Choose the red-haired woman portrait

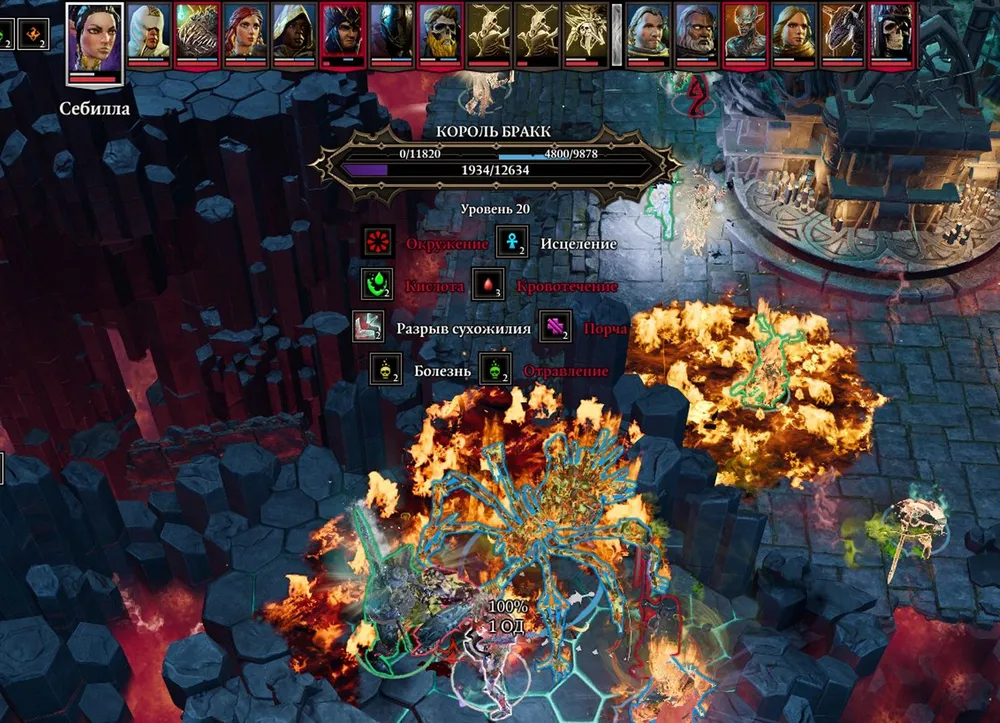246,32
